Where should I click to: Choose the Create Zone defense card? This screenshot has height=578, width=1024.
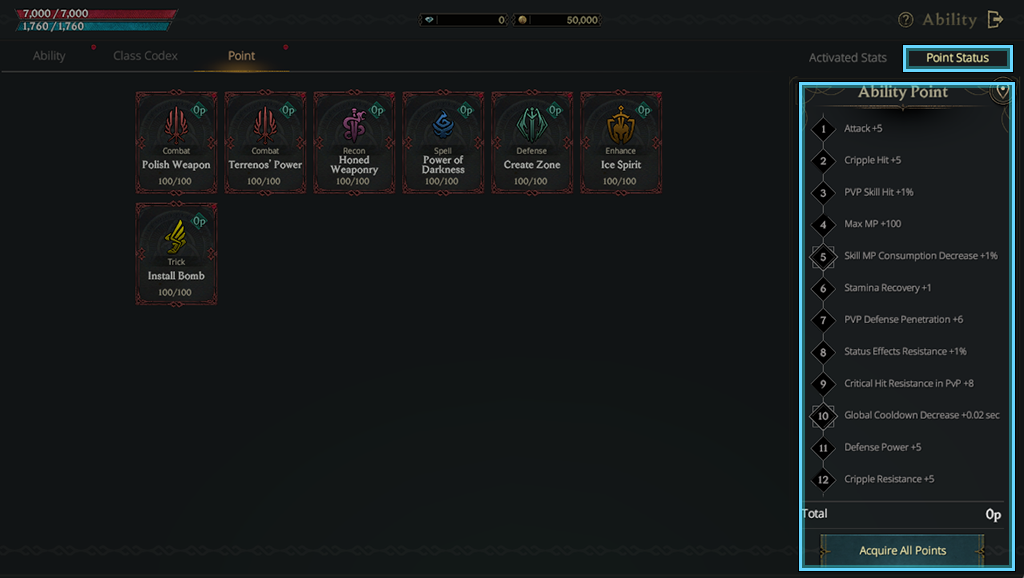(x=532, y=143)
